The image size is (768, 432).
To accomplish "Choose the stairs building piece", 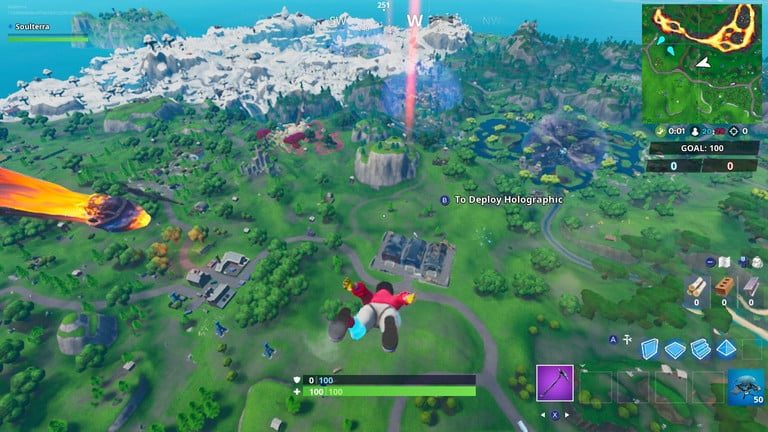I will point(700,348).
